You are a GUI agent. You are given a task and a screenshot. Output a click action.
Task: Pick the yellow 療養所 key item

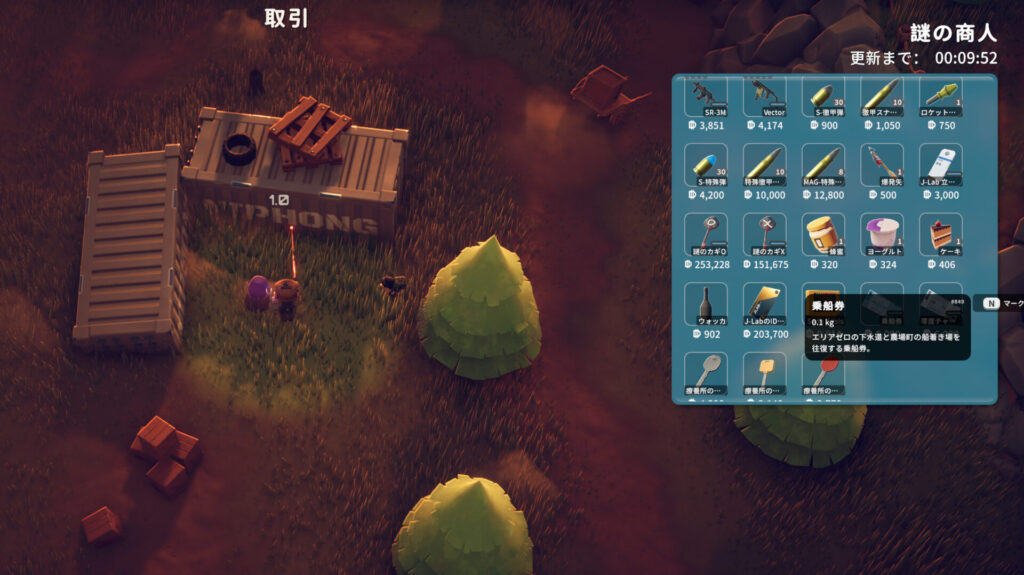(x=765, y=372)
